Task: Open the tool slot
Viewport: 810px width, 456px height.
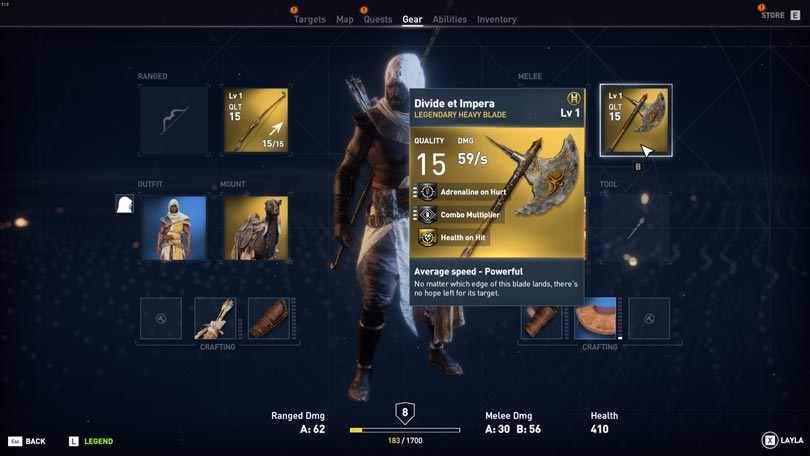Action: pos(635,228)
